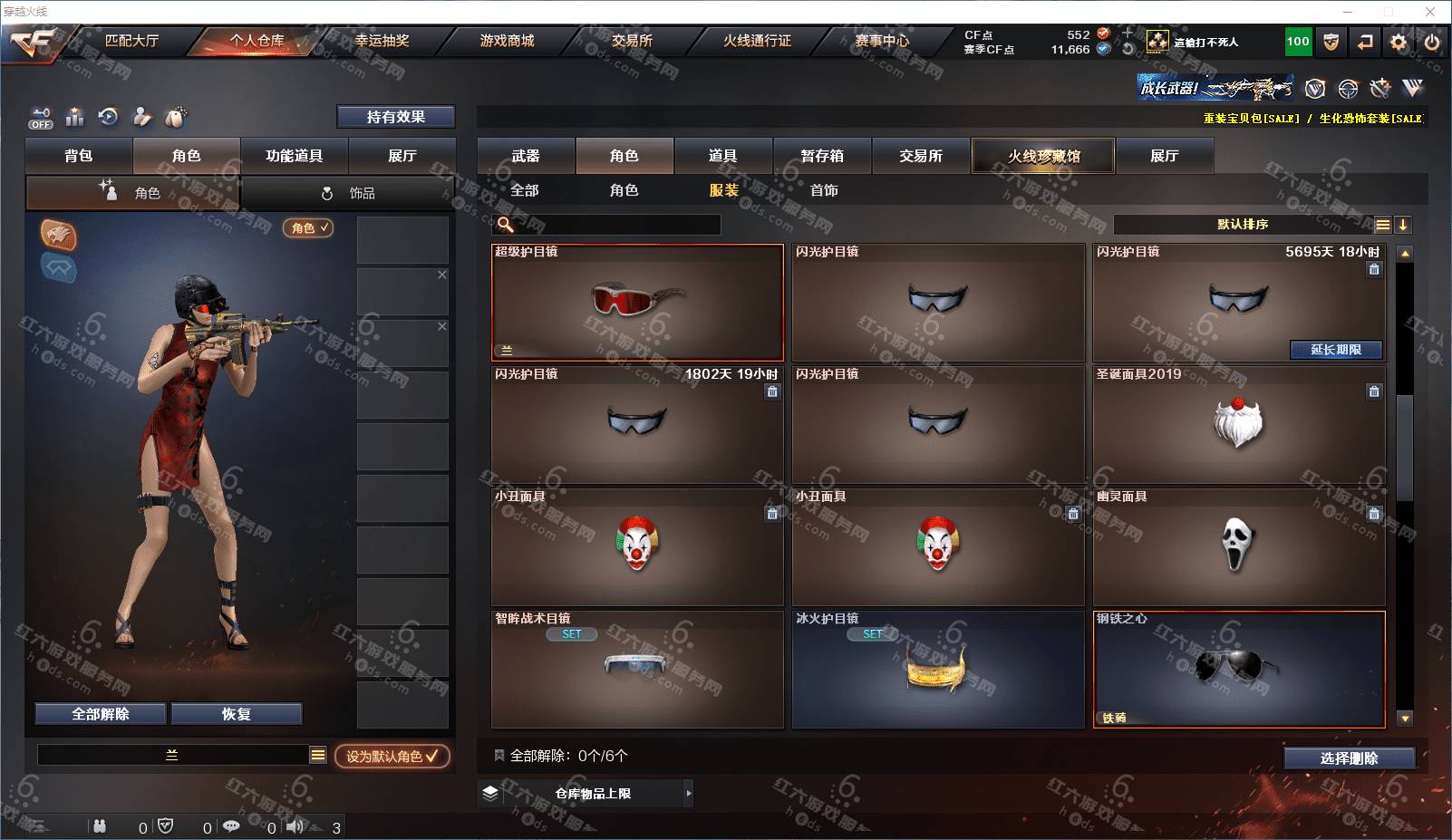Click the 延长期限 extend button
Viewport: 1452px width, 840px height.
(x=1336, y=350)
